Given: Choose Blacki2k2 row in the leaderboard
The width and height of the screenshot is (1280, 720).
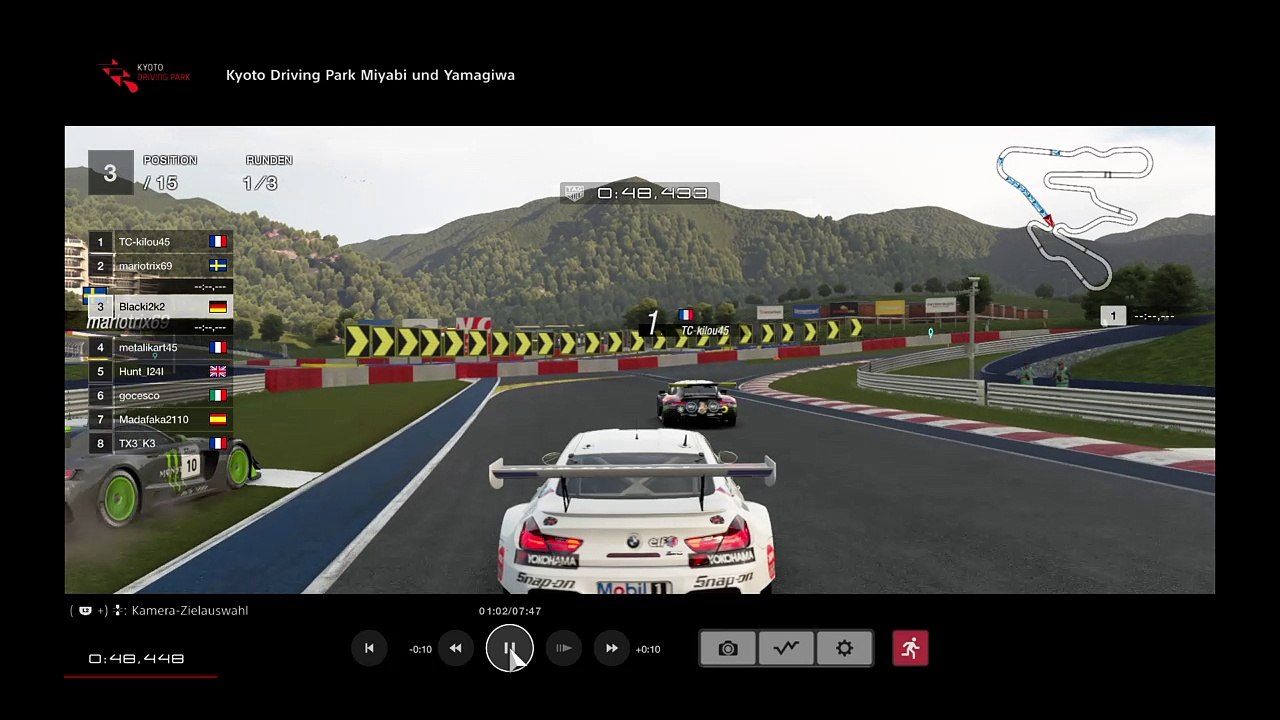Looking at the screenshot, I should pos(160,307).
